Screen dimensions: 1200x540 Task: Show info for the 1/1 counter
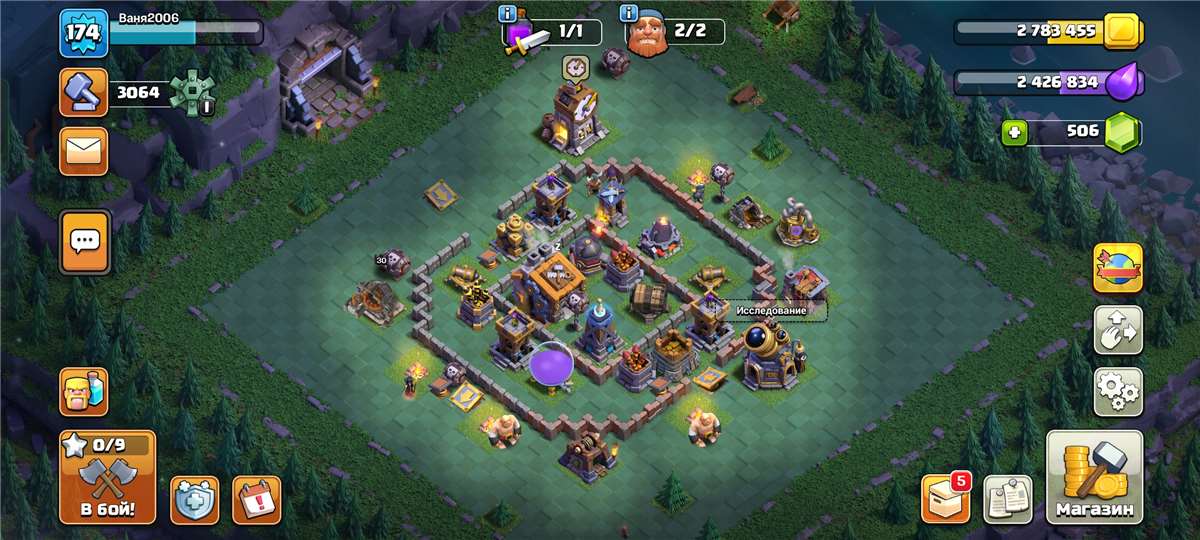[x=507, y=15]
